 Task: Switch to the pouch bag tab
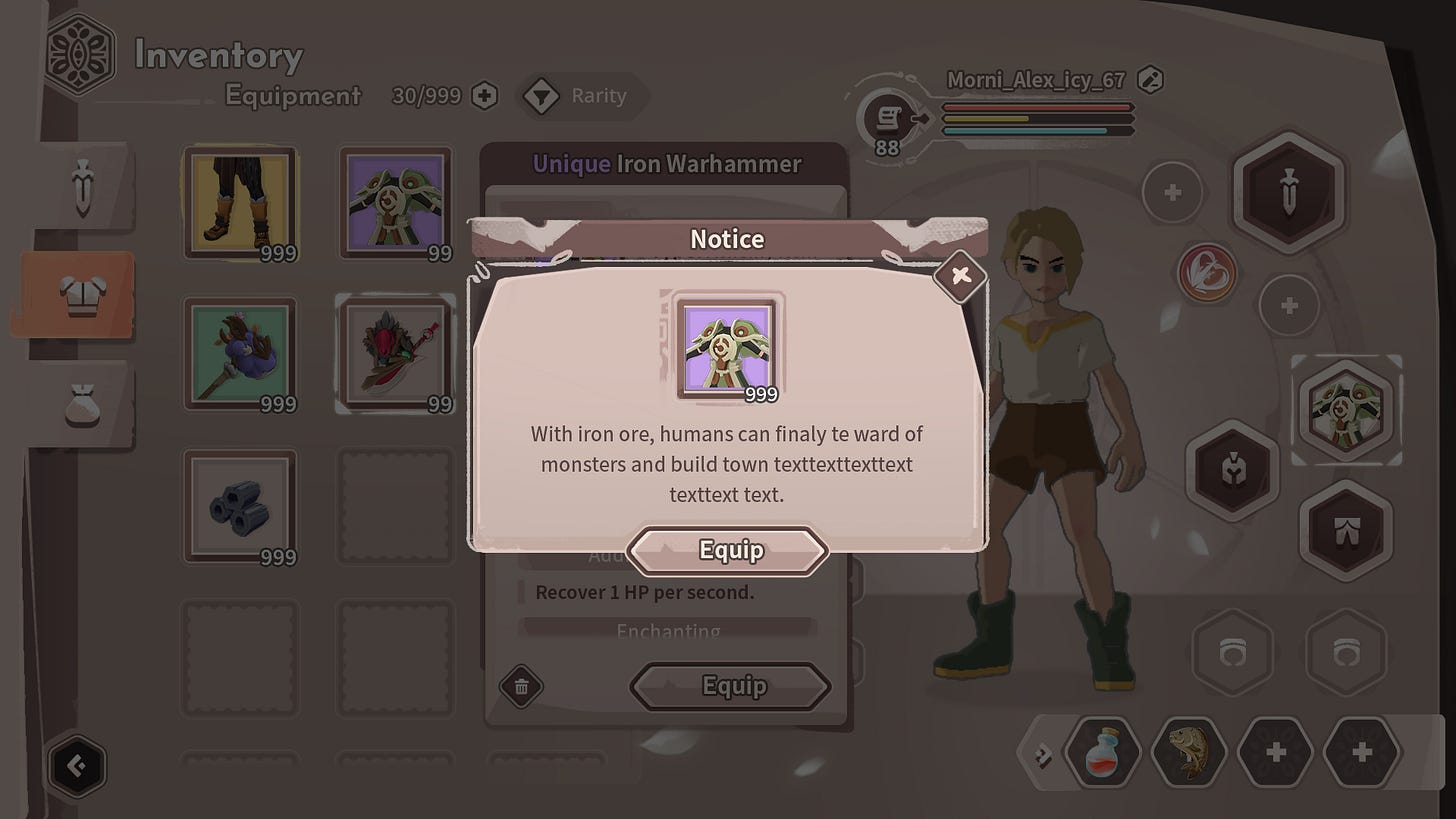tap(81, 405)
